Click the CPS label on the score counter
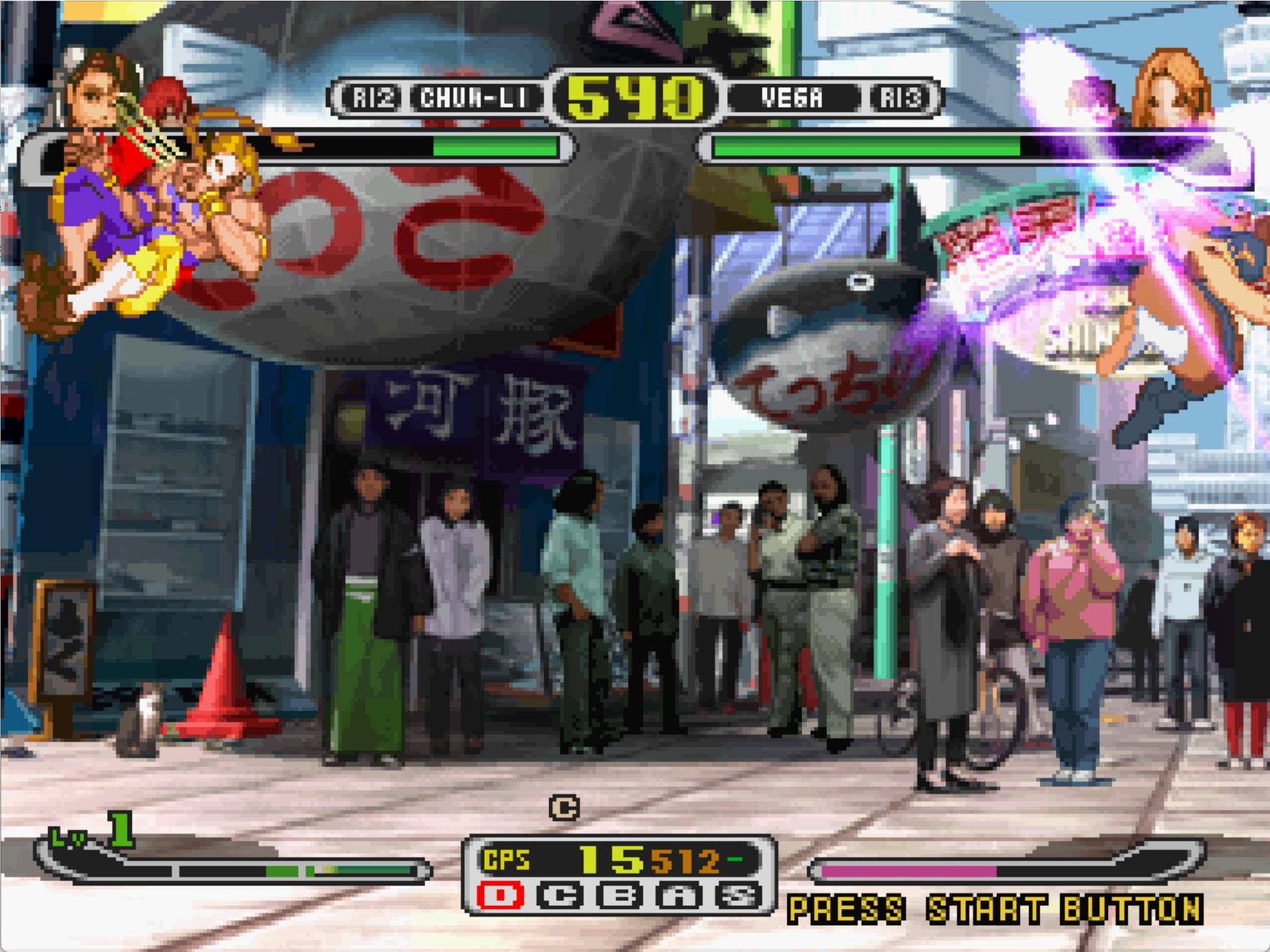The image size is (1270, 952). pyautogui.click(x=506, y=859)
